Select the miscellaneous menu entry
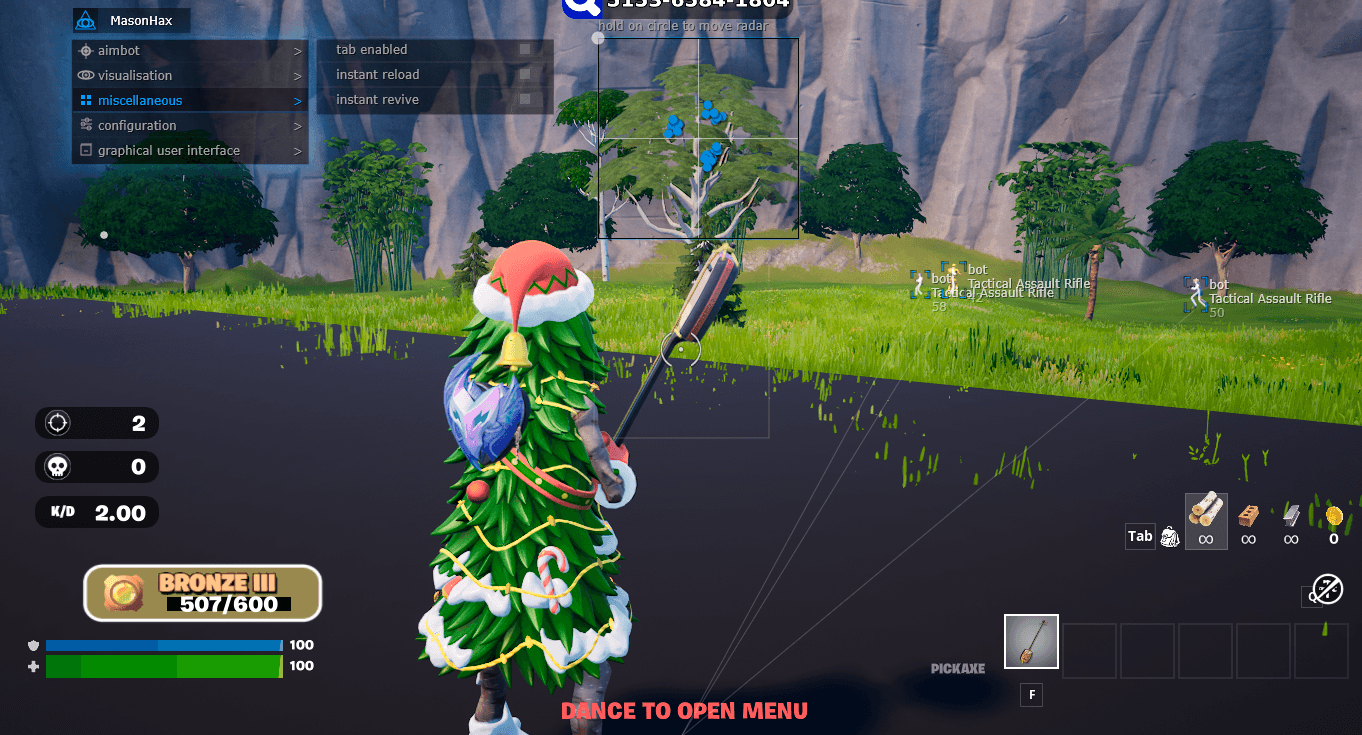Viewport: 1362px width, 735px height. point(140,100)
